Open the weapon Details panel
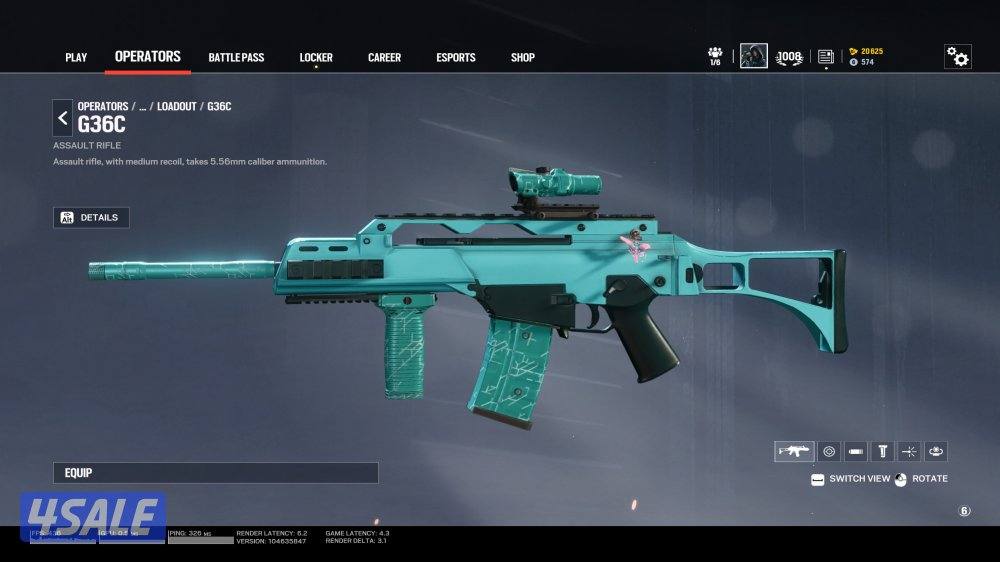The image size is (1000, 562). 91,217
